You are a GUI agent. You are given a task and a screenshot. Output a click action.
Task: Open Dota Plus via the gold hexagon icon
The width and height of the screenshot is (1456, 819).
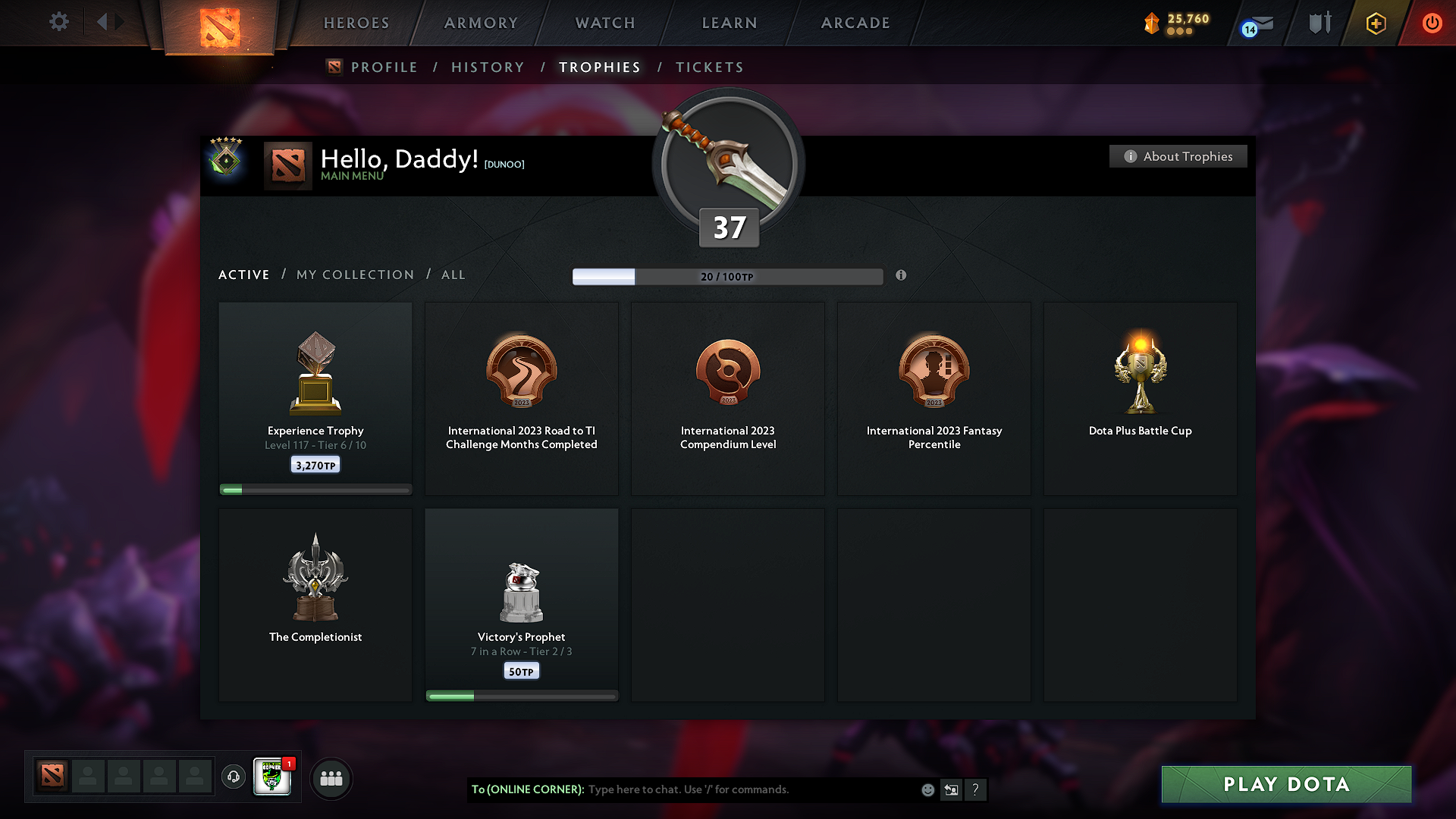[x=1375, y=23]
